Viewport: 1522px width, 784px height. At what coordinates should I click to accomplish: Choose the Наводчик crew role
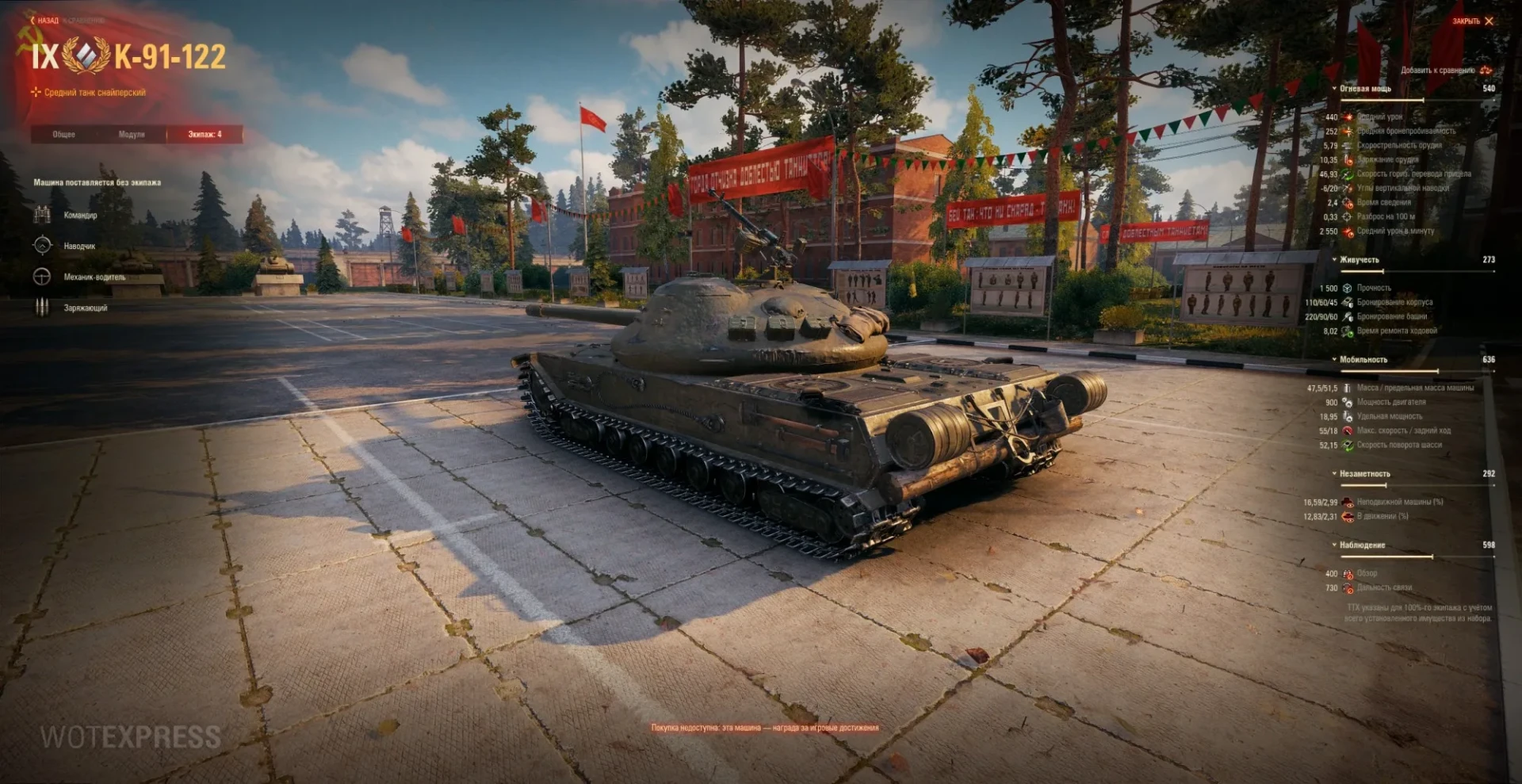[x=78, y=246]
